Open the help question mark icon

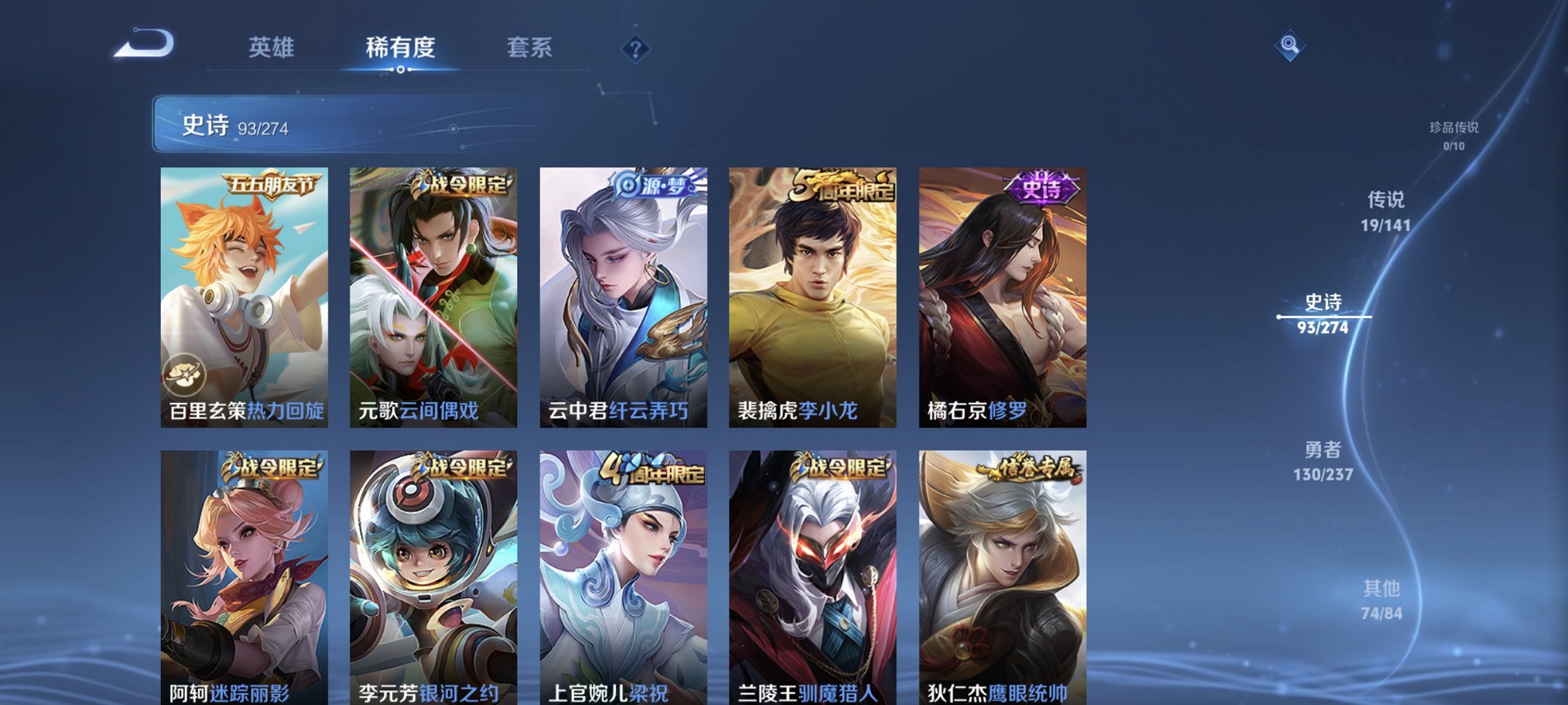click(637, 49)
